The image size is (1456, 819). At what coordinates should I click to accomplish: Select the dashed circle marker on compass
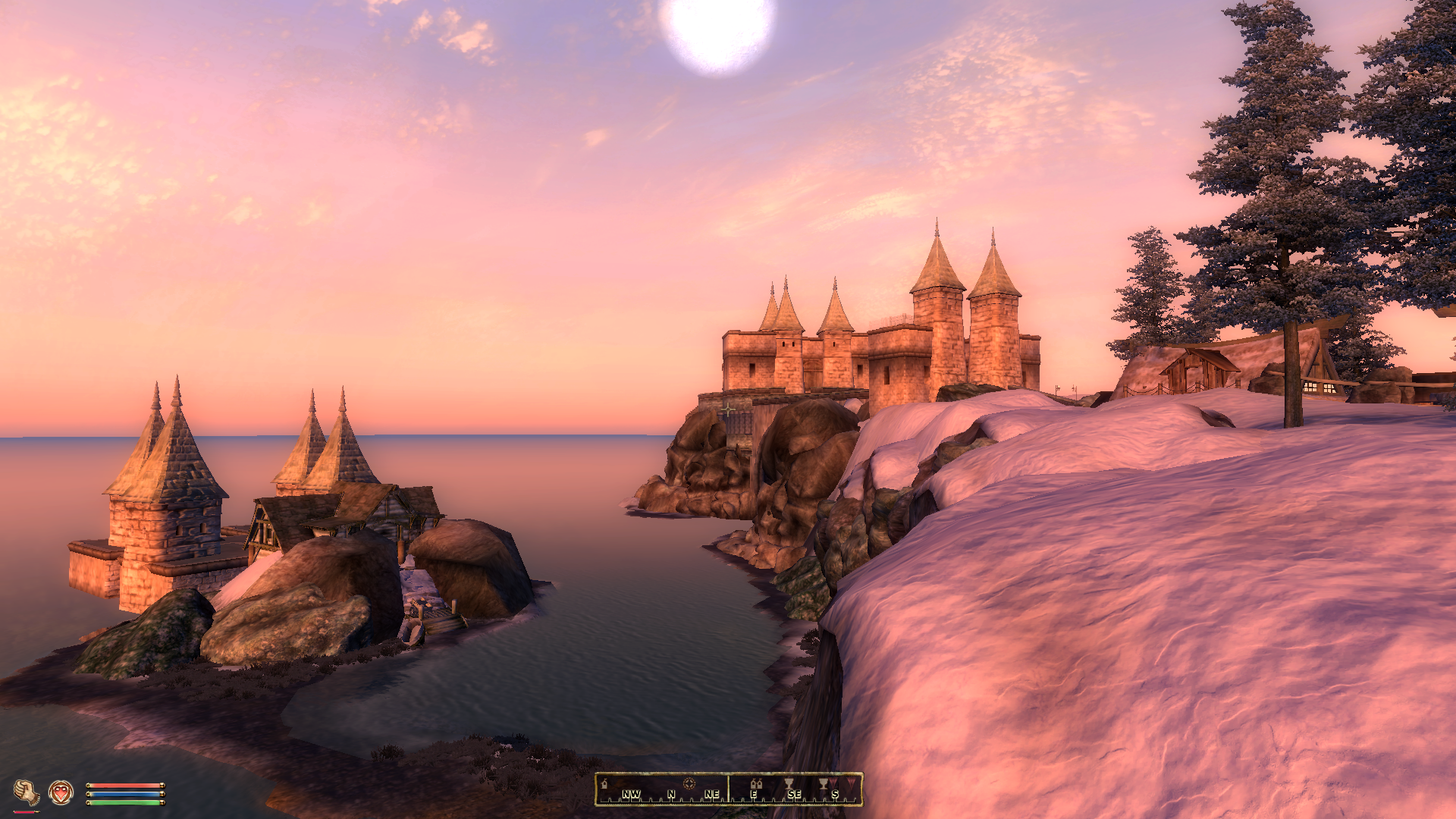click(689, 783)
